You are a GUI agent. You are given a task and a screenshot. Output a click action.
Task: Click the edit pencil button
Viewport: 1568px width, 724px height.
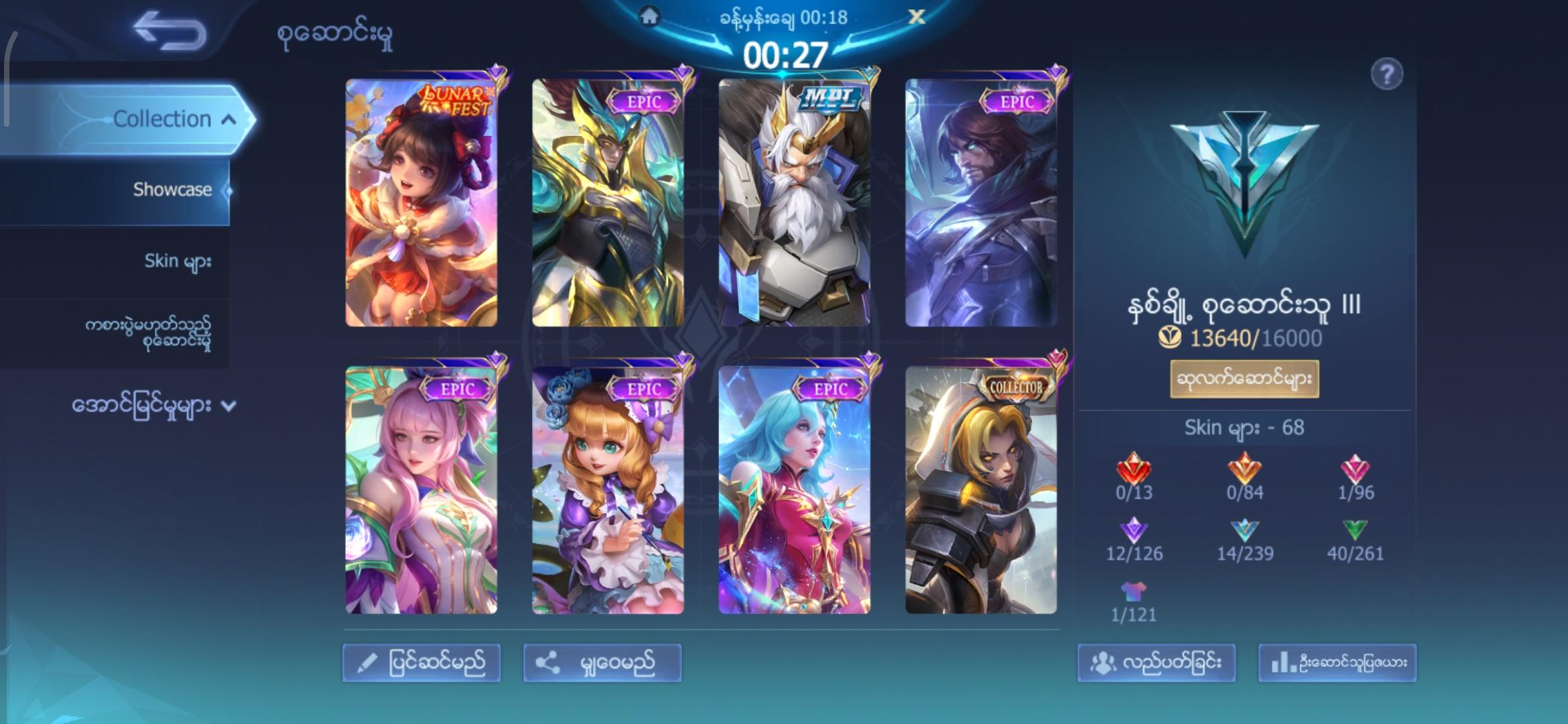point(421,663)
